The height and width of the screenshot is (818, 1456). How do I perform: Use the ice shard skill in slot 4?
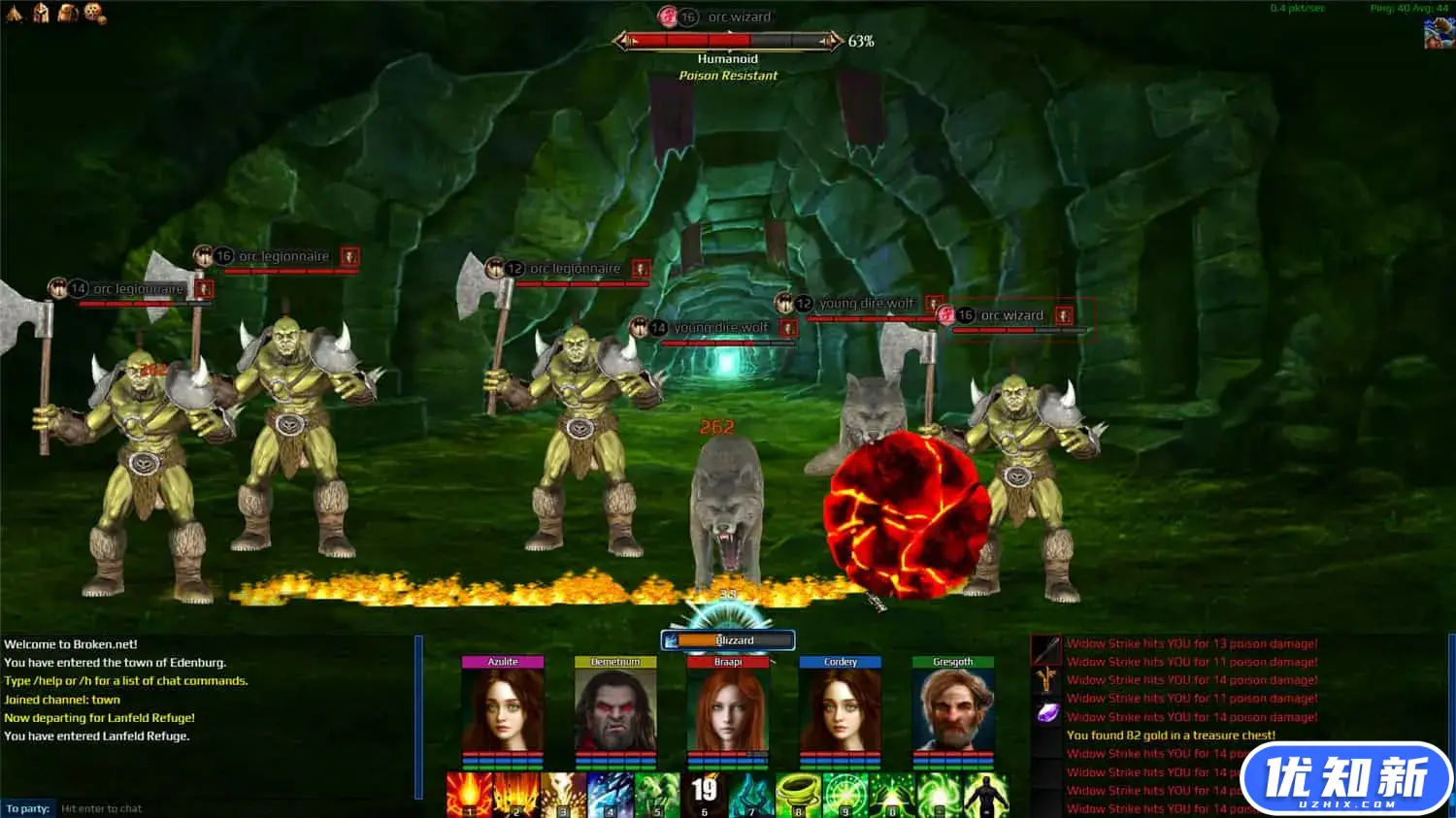click(611, 795)
